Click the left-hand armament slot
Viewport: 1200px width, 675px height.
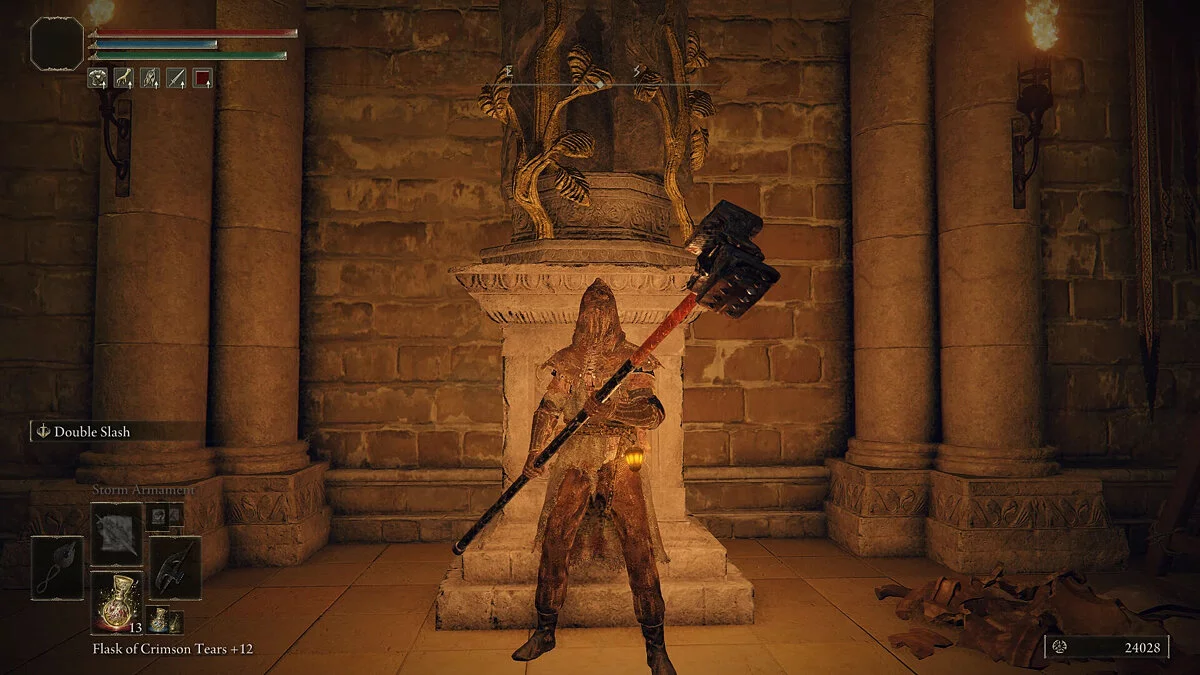[57, 567]
